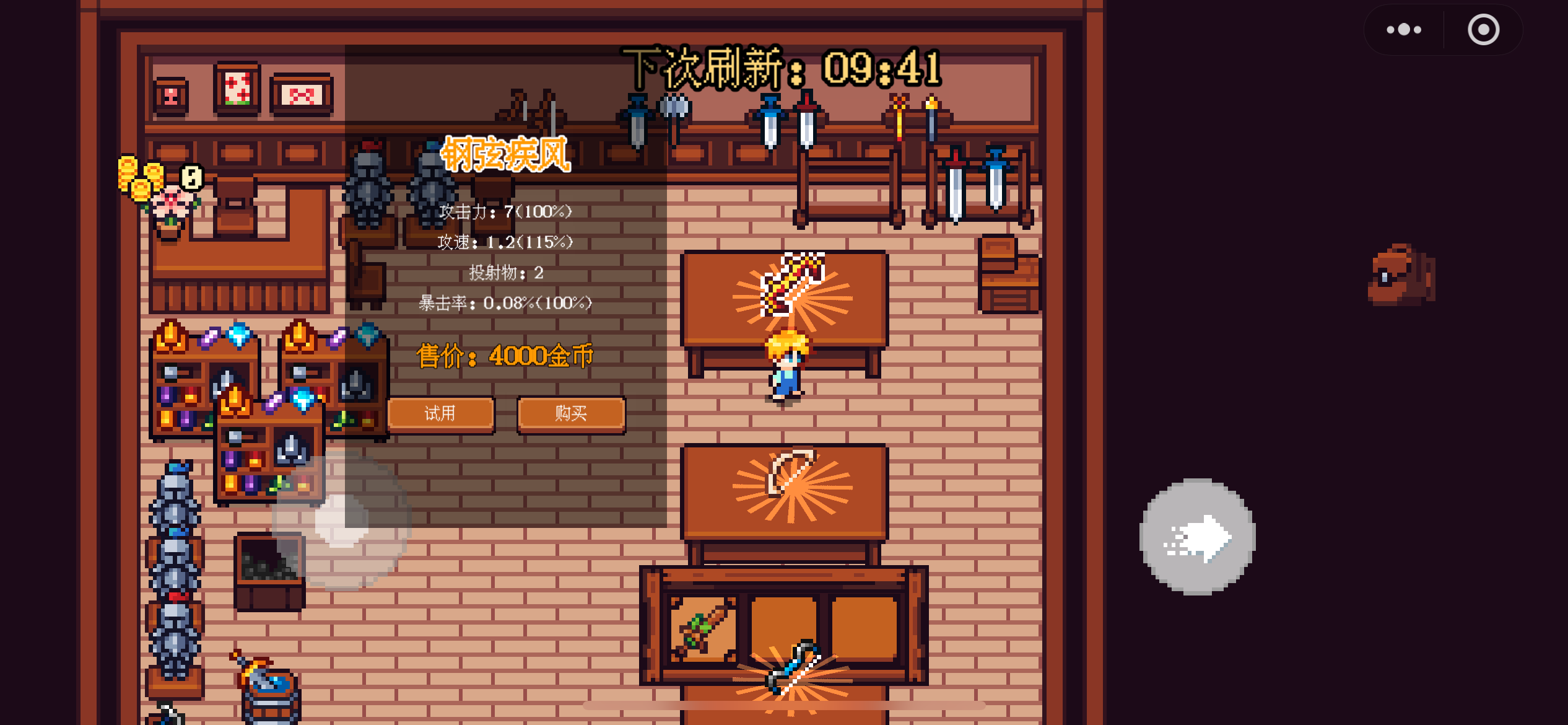Open the backpack inventory icon

pyautogui.click(x=1401, y=276)
